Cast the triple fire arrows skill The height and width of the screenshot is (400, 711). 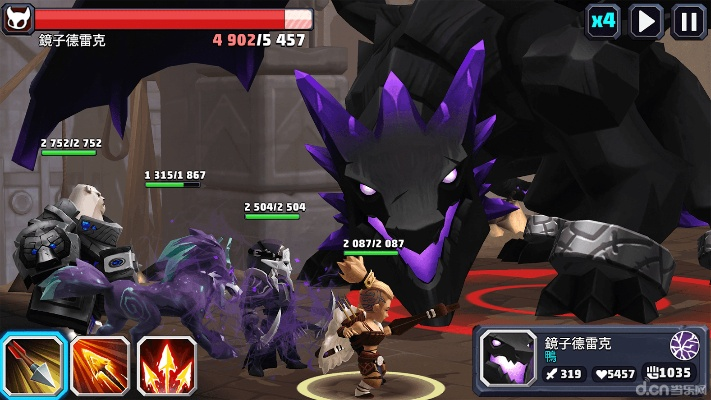click(x=166, y=365)
